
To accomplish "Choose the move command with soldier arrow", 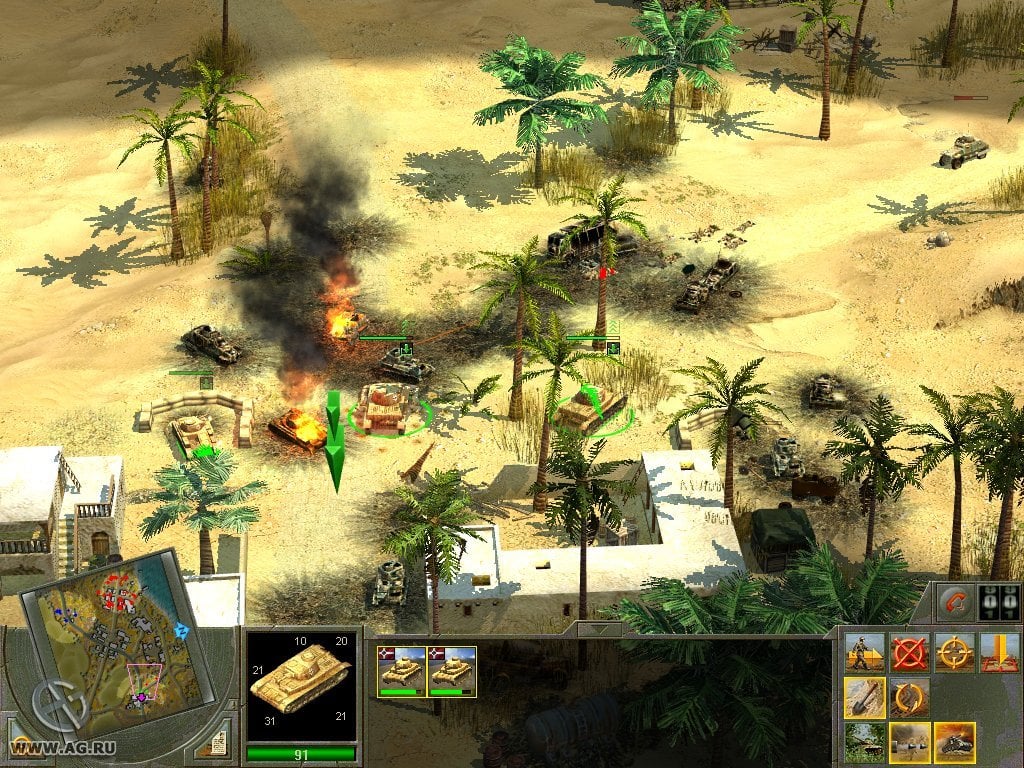I will coord(864,652).
